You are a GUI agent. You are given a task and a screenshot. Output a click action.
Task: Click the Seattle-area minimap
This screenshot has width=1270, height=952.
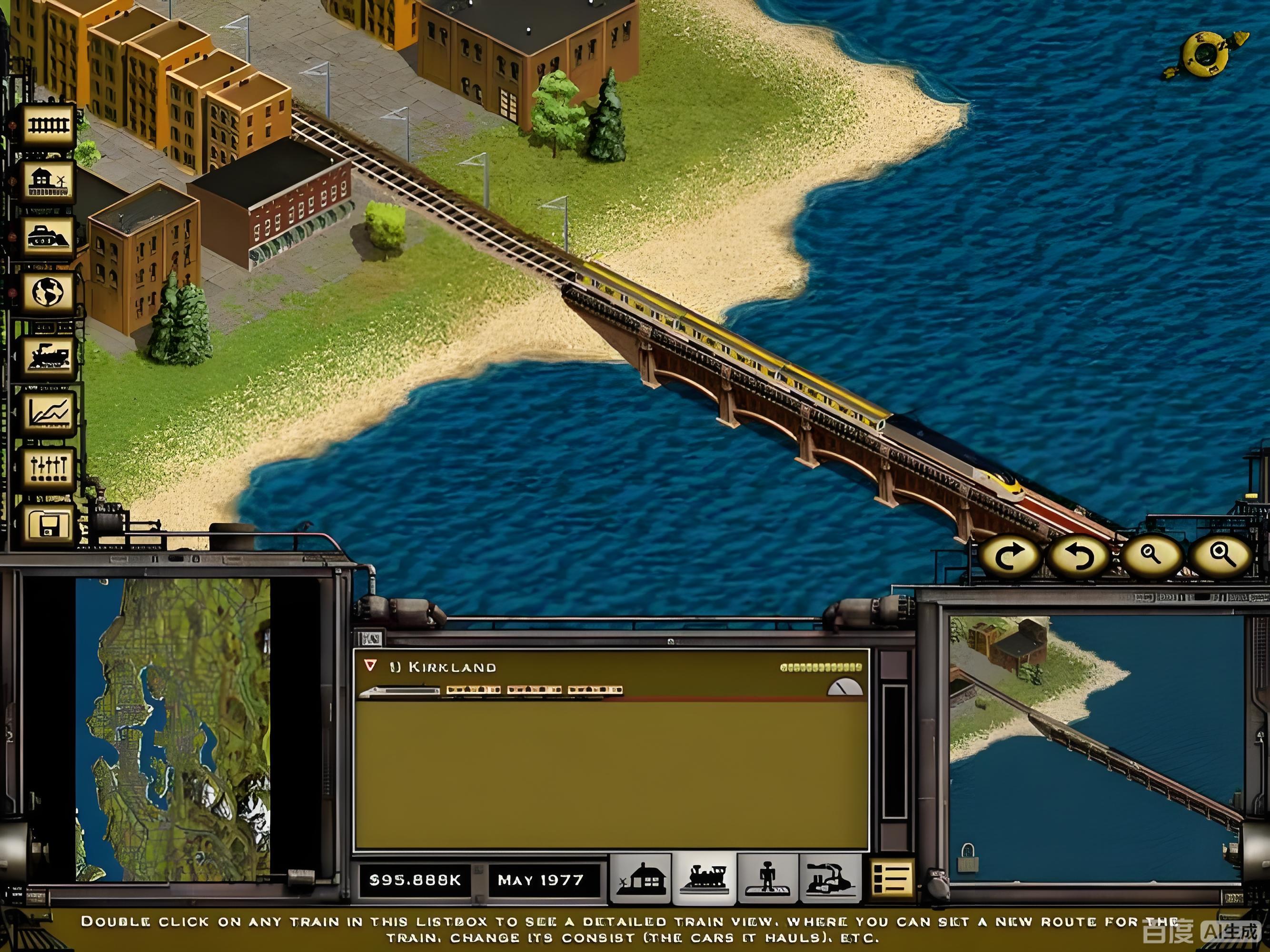click(172, 729)
